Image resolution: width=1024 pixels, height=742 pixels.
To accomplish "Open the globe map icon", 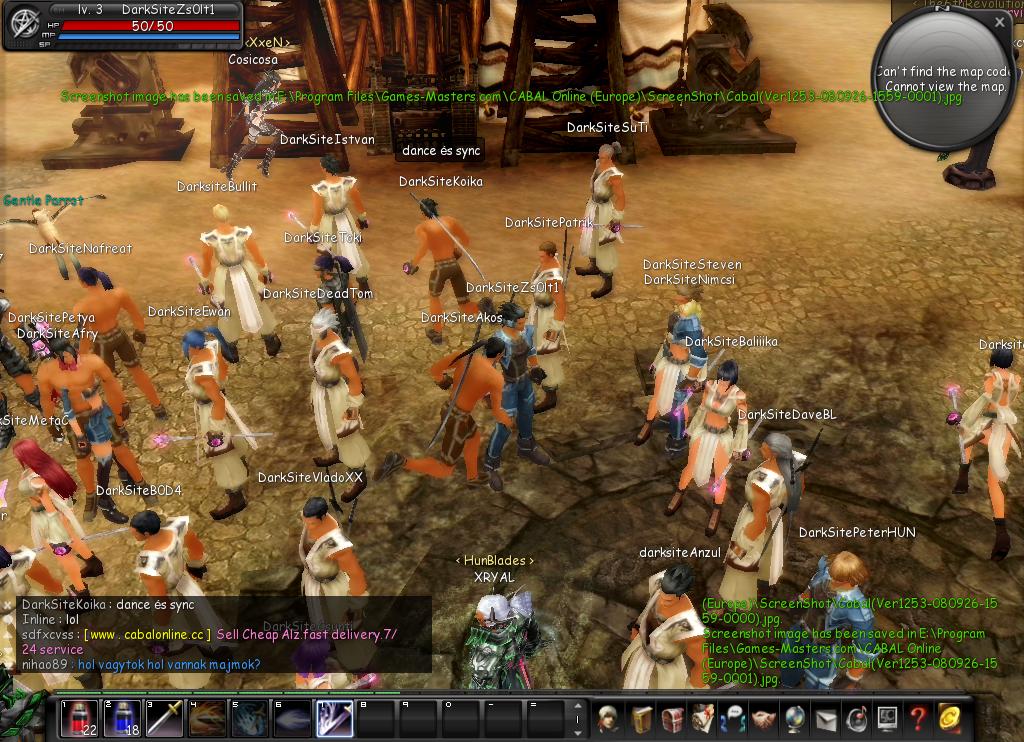I will click(796, 718).
